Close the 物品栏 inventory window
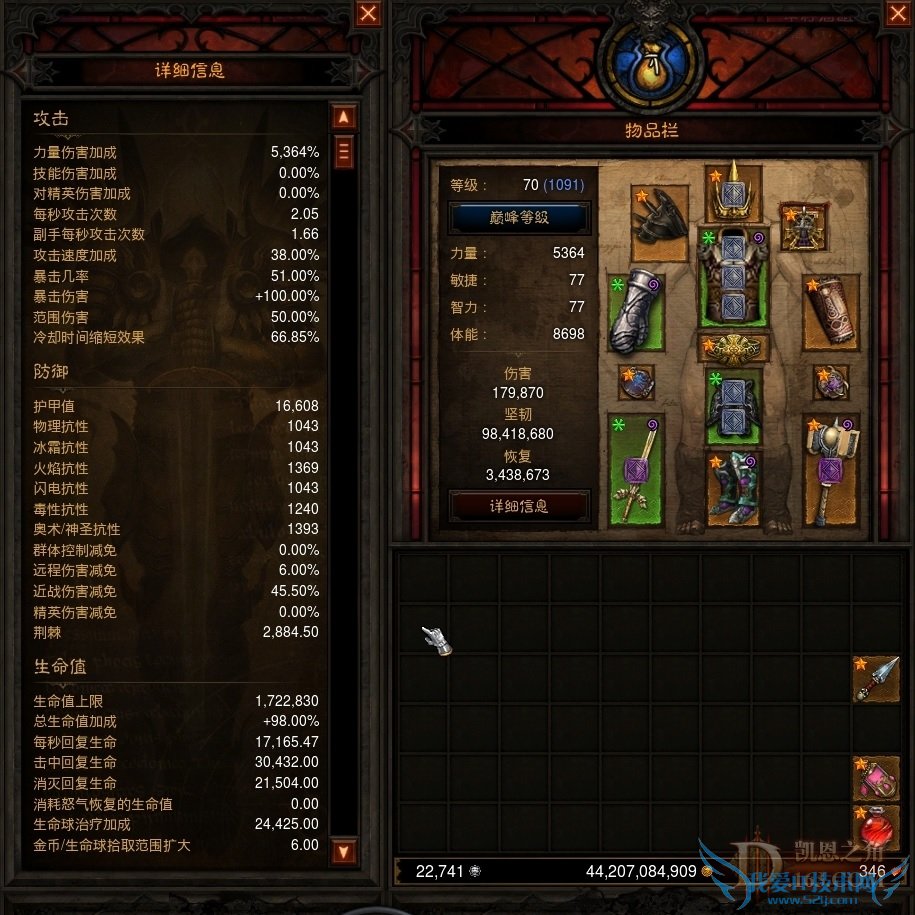This screenshot has height=915, width=915. tap(896, 13)
